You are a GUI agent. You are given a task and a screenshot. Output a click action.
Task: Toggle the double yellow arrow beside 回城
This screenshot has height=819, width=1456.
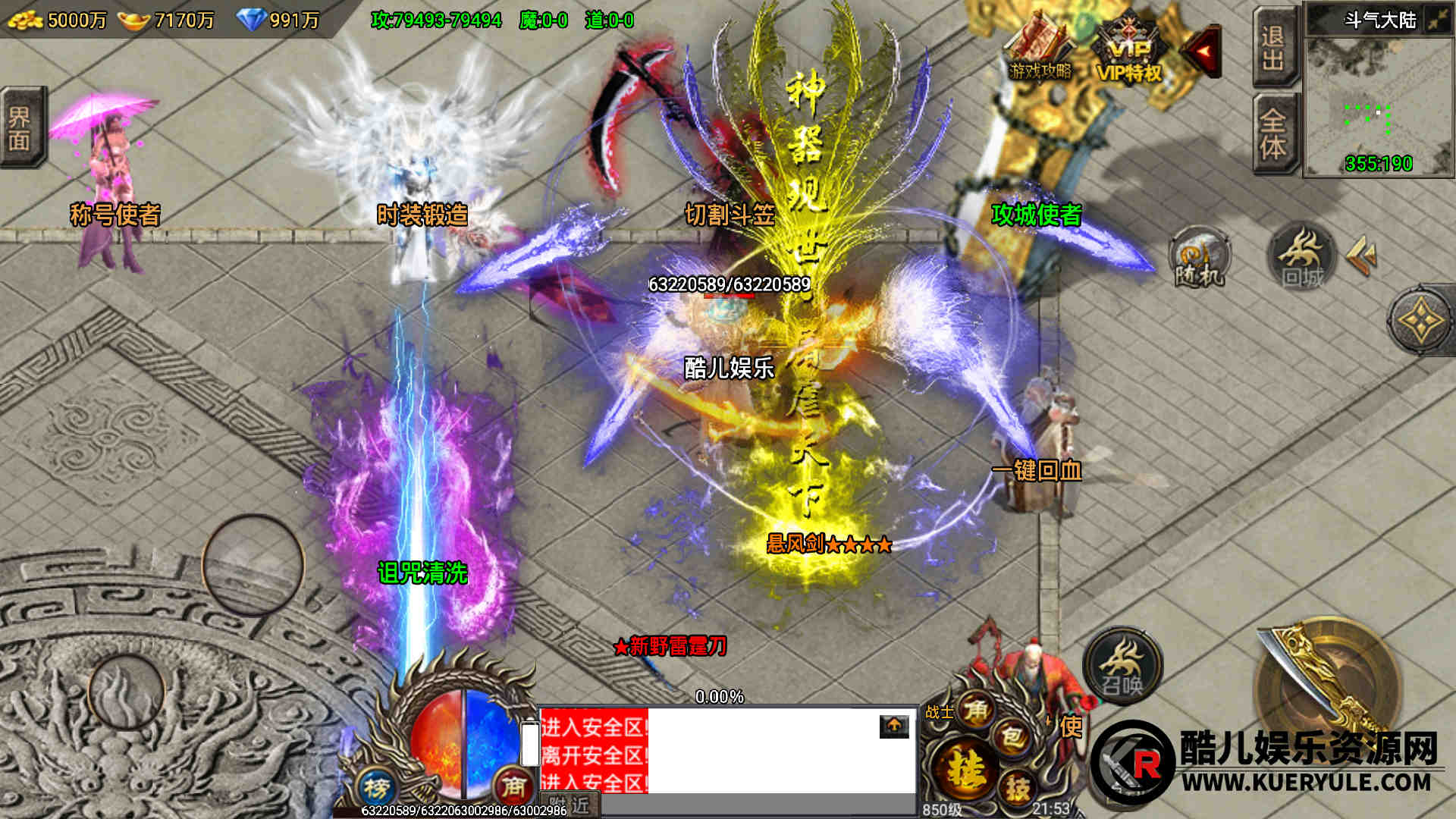(x=1362, y=256)
